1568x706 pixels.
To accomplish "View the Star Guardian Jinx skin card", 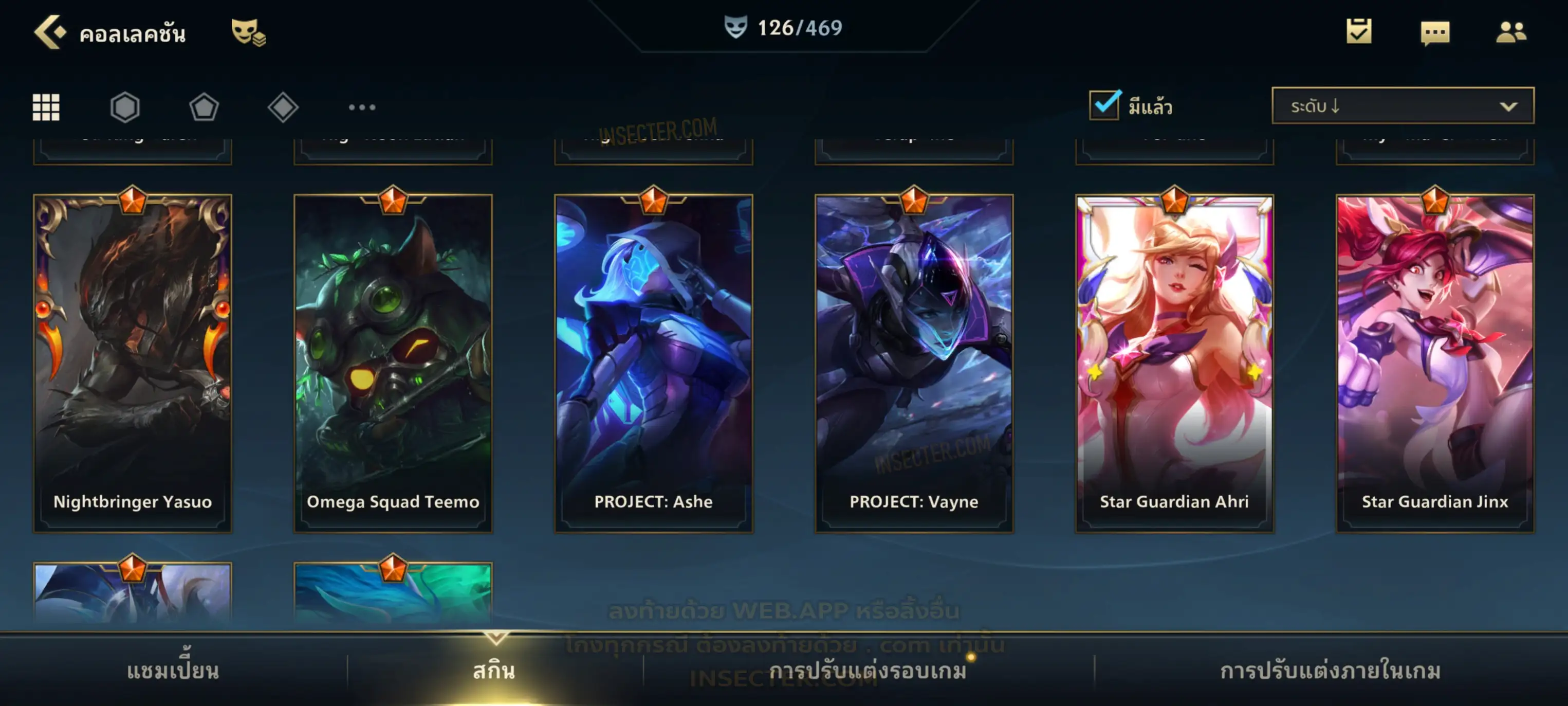I will pyautogui.click(x=1435, y=363).
